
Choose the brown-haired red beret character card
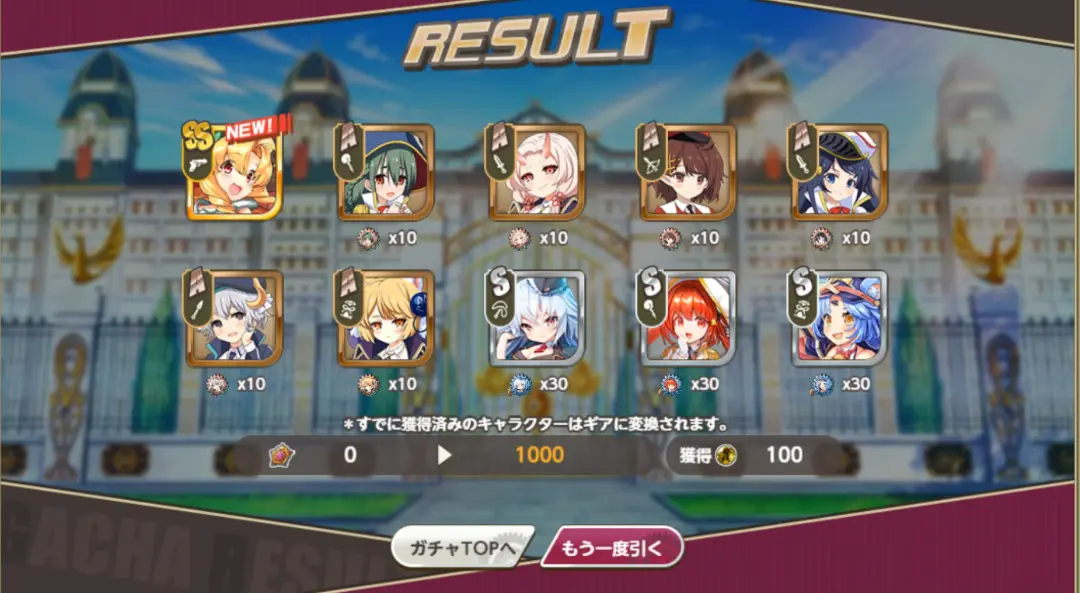click(x=688, y=173)
